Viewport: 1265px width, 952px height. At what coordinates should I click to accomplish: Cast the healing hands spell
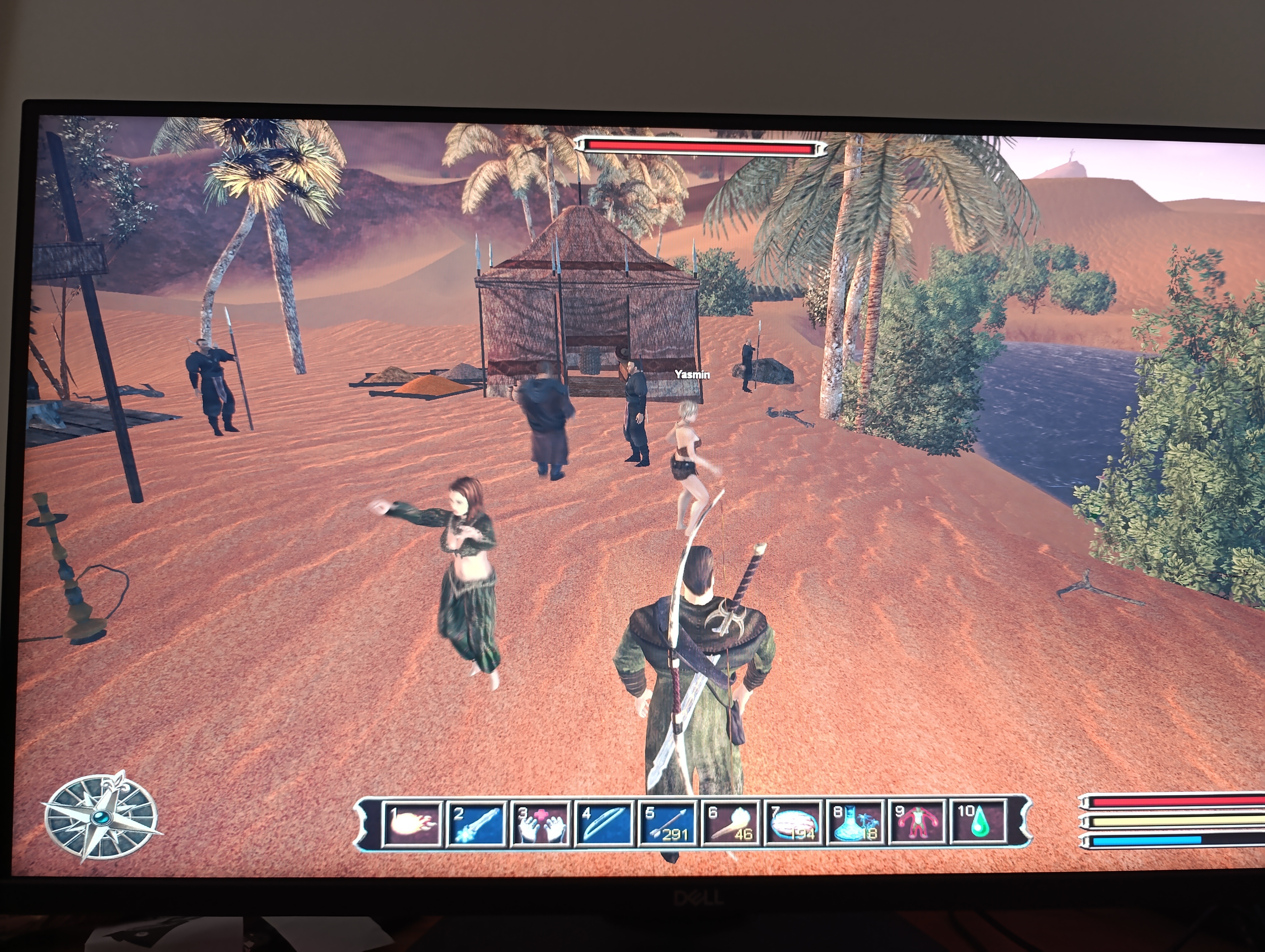tap(539, 824)
